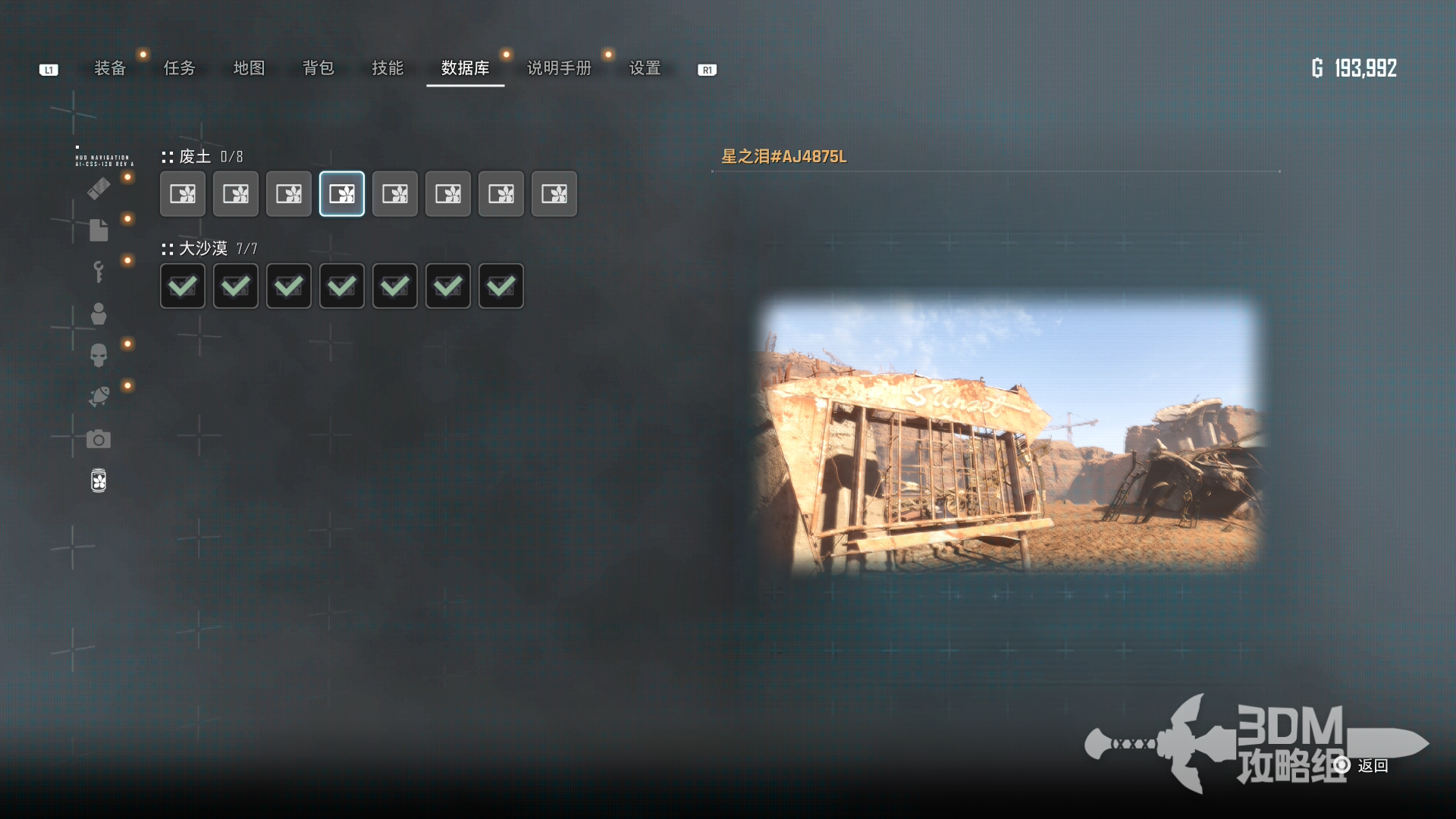
Task: Show the 技能 tab
Action: click(x=388, y=68)
